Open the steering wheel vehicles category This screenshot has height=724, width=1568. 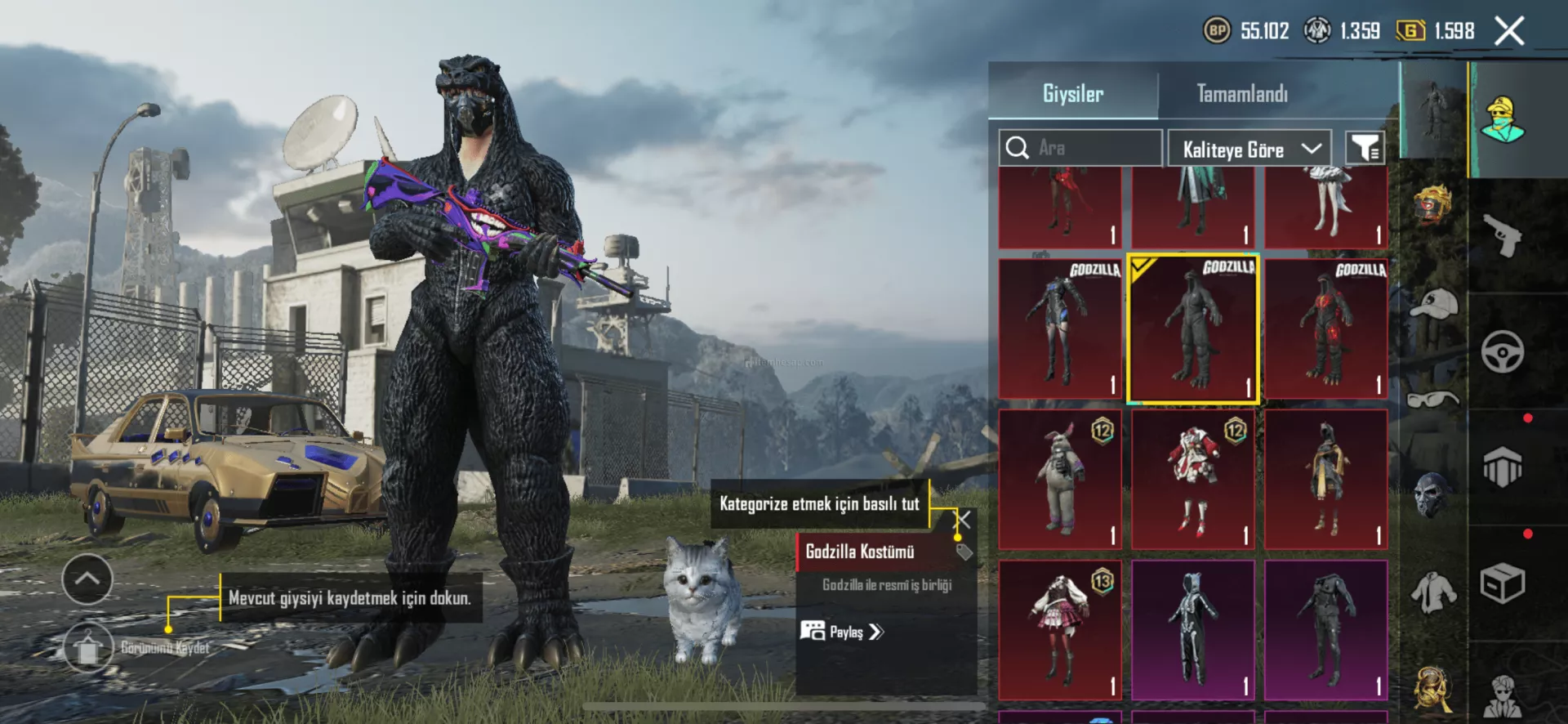click(x=1503, y=352)
